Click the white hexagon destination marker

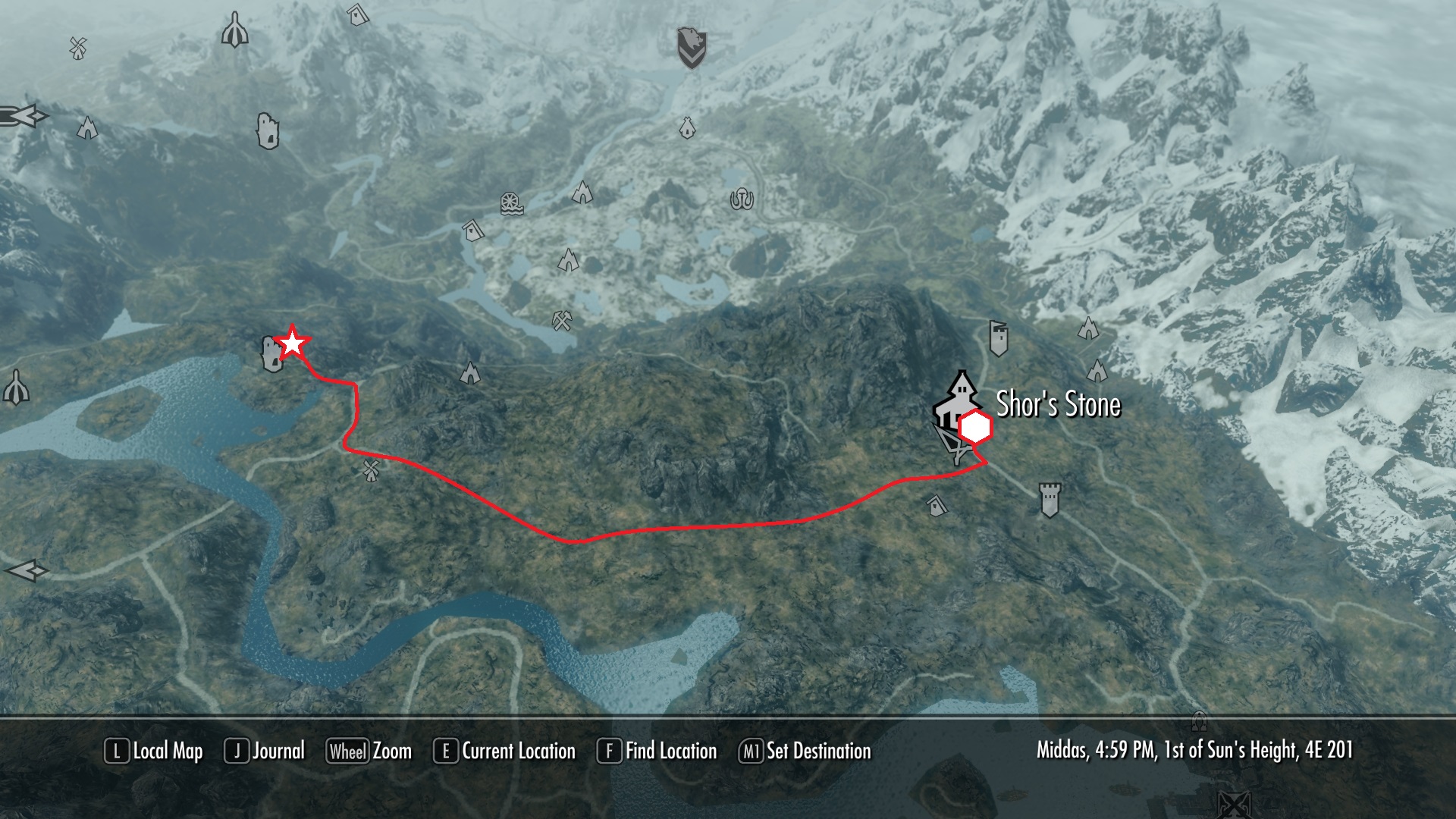click(975, 428)
